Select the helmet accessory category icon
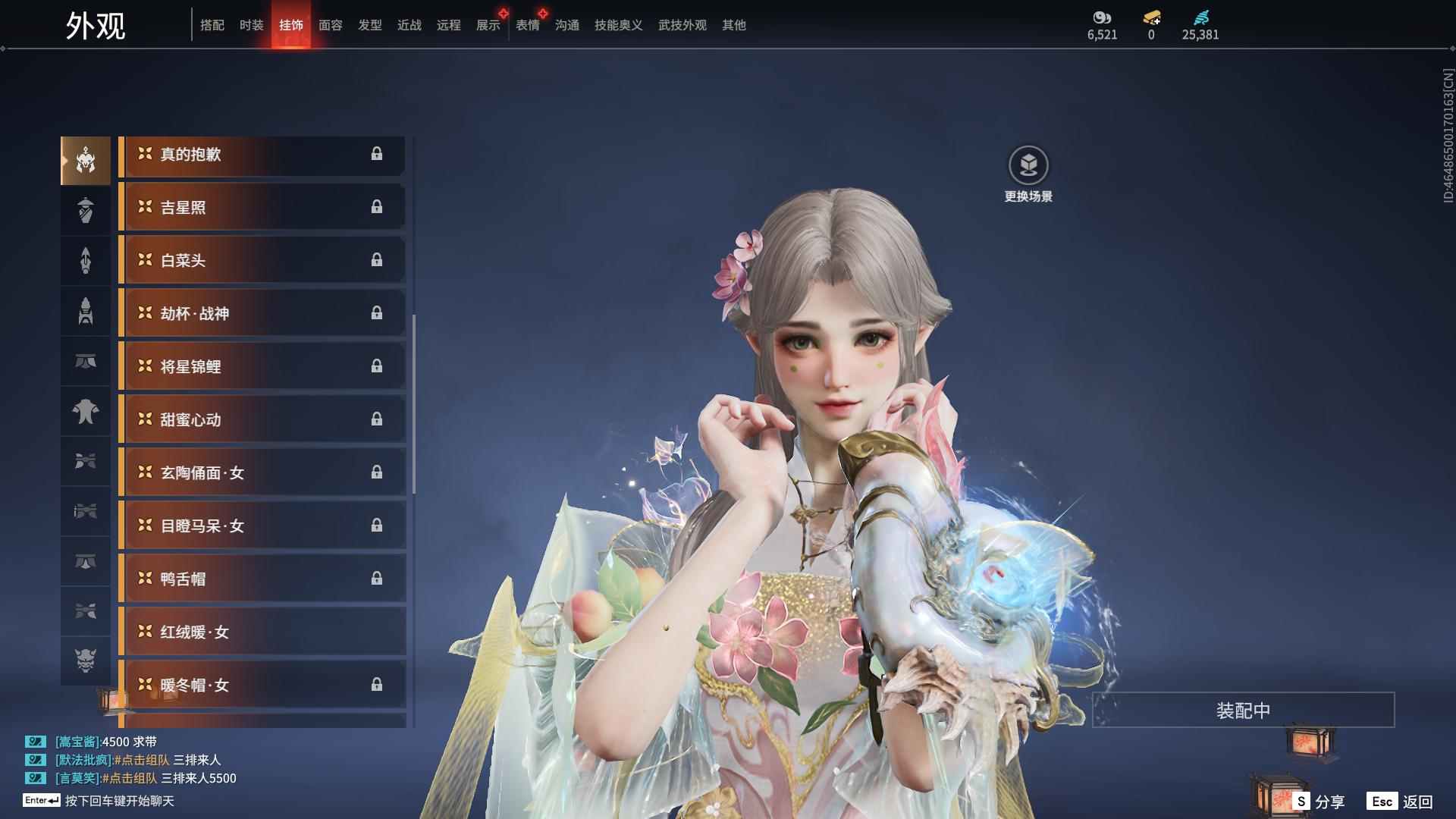 (86, 159)
